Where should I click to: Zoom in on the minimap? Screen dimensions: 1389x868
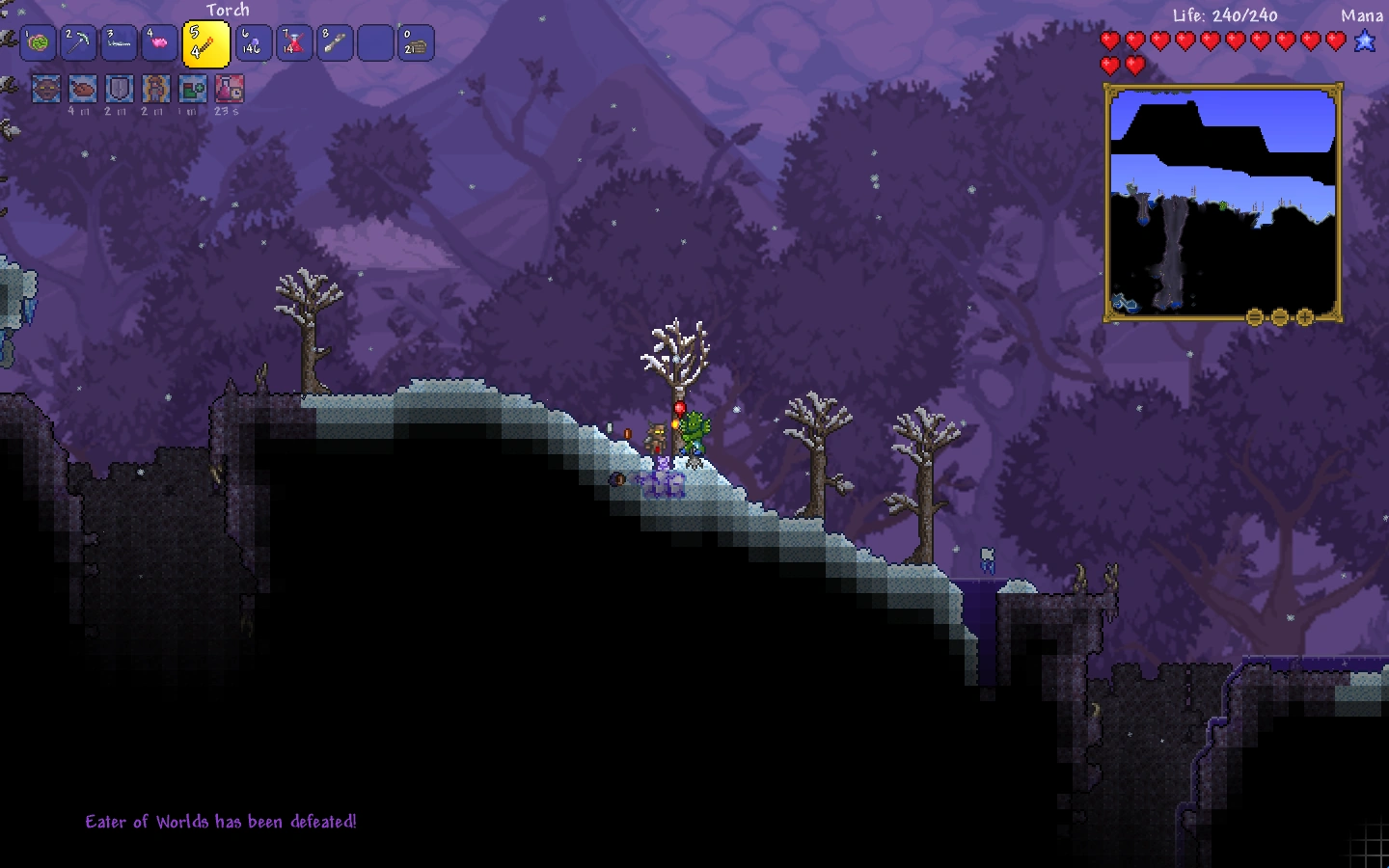(1306, 315)
